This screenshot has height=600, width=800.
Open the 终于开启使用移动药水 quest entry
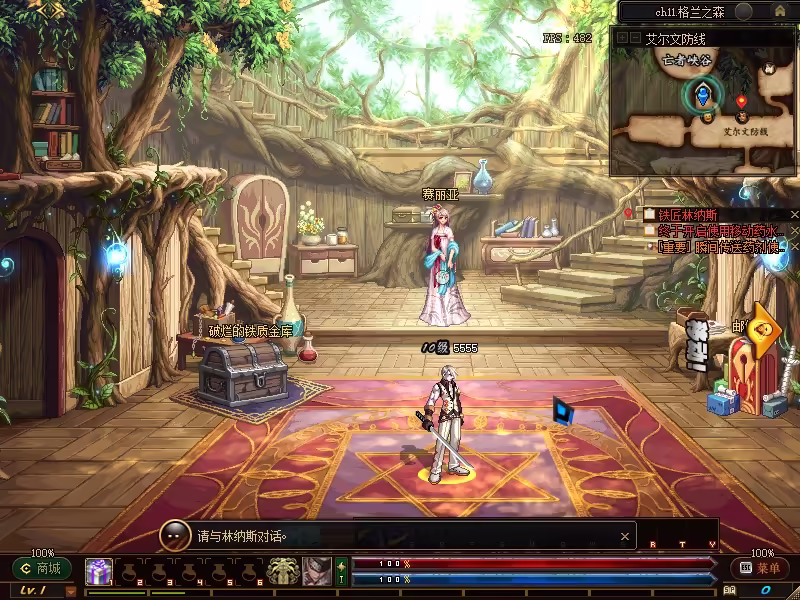pyautogui.click(x=716, y=230)
